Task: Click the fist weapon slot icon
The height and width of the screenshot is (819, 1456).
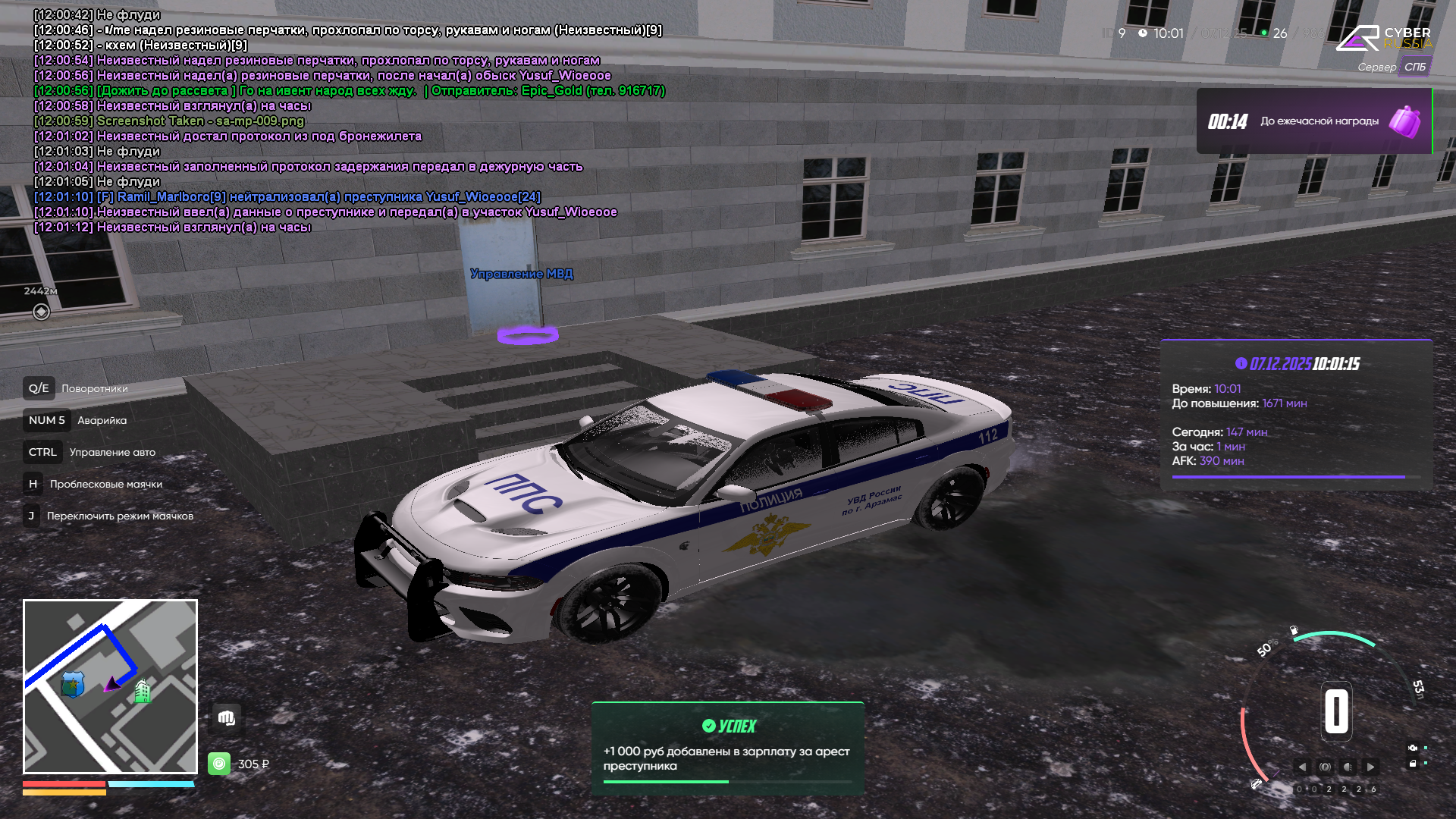Action: (x=226, y=718)
